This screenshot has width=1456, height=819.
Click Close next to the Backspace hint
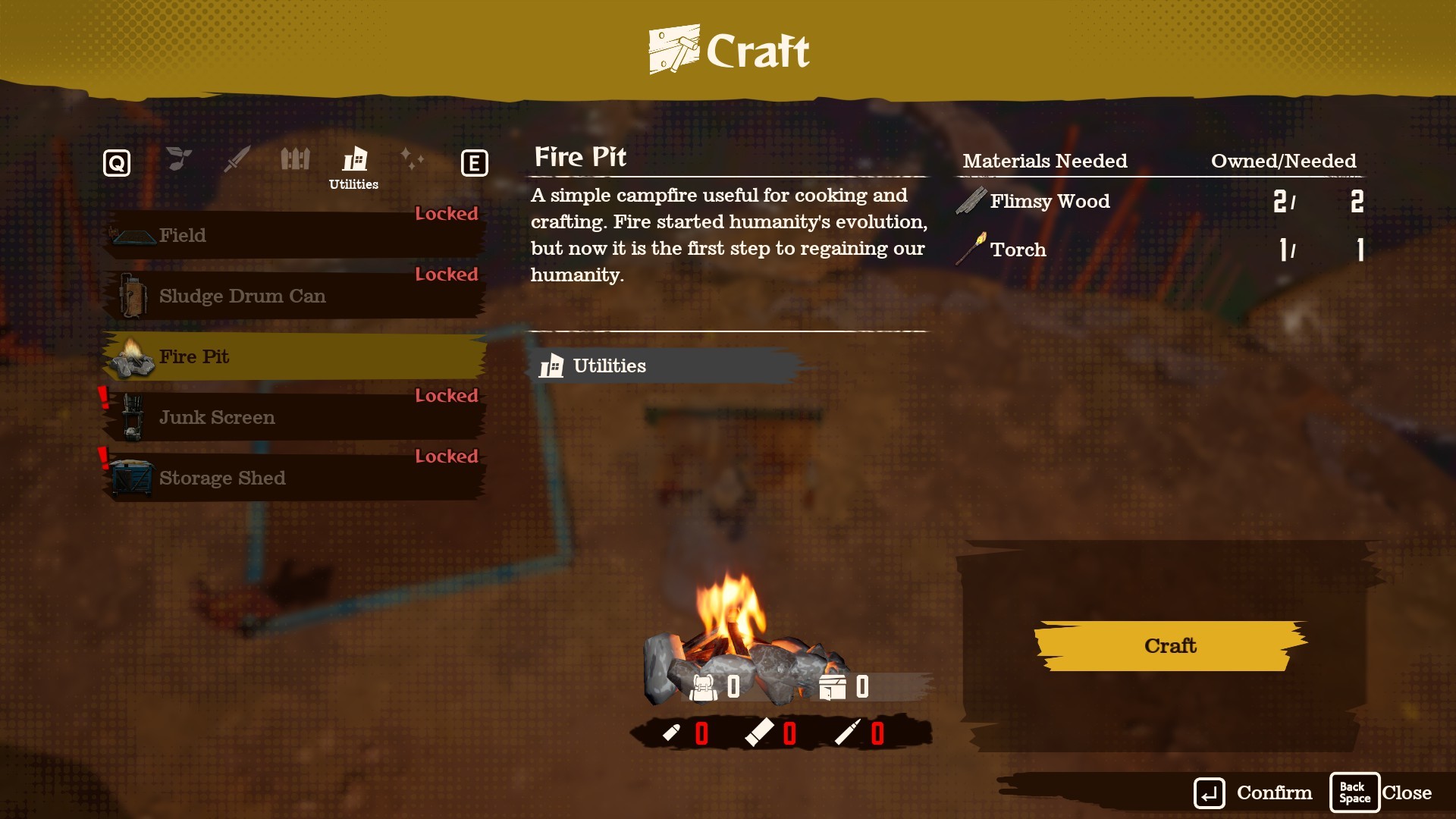1407,792
